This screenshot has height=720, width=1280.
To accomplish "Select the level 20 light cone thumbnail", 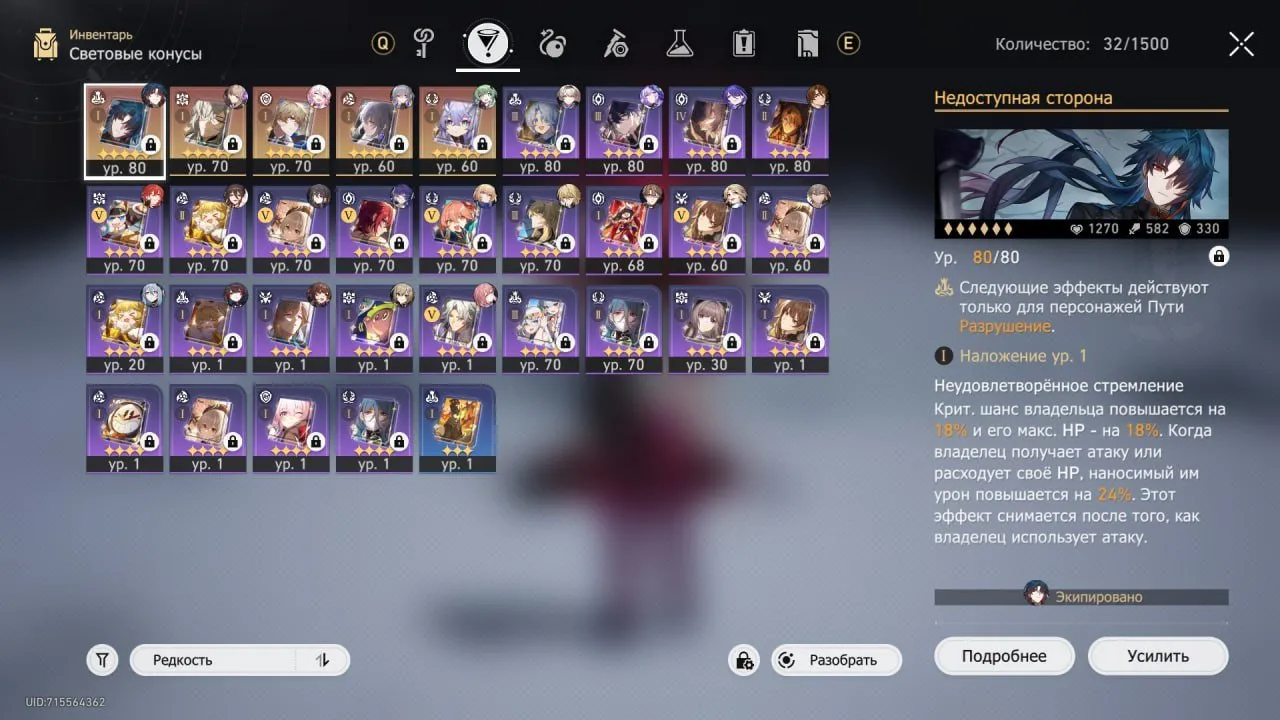I will click(124, 325).
